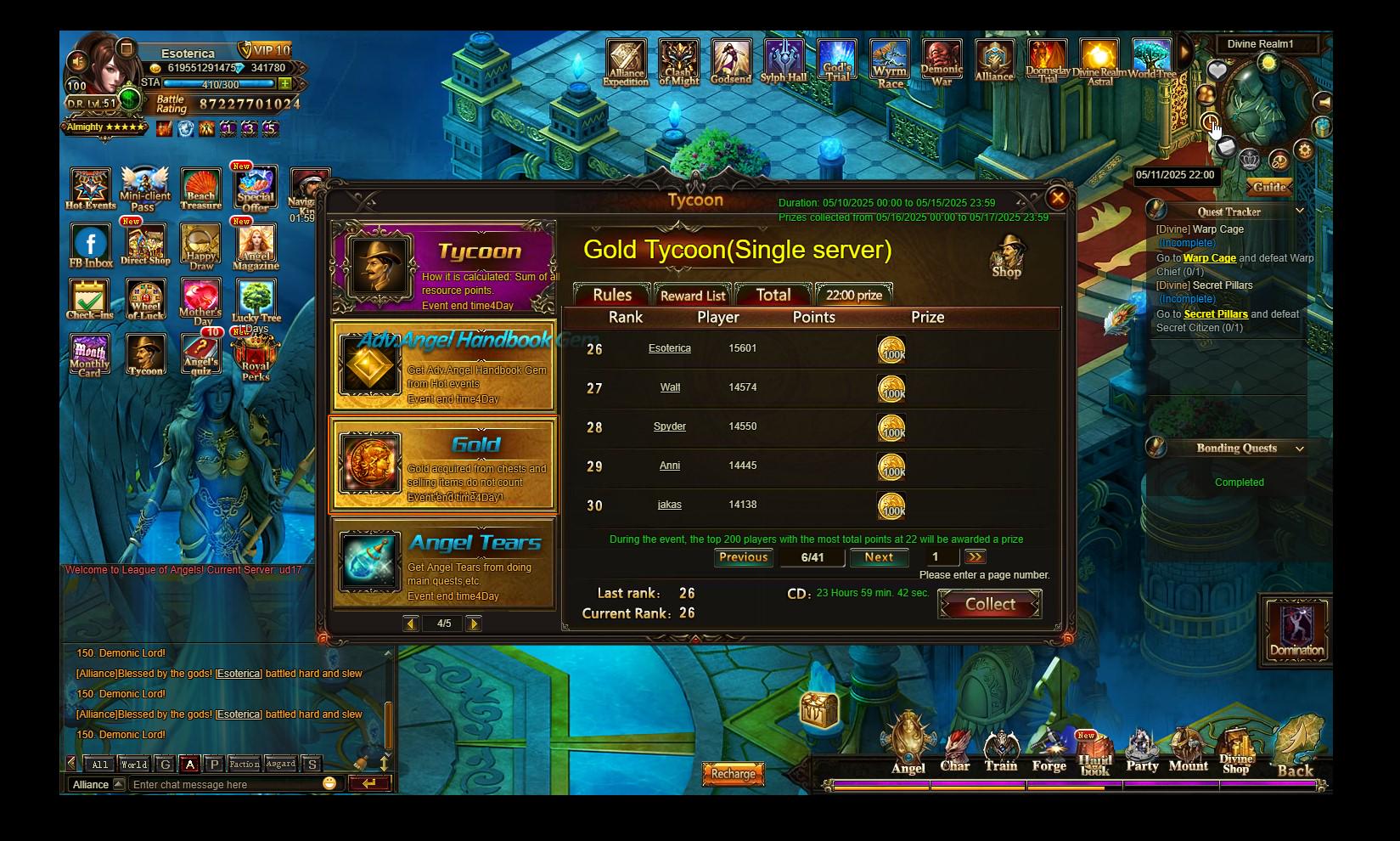Viewport: 1400px width, 841px height.
Task: View player Walt's profile link
Action: tap(670, 387)
